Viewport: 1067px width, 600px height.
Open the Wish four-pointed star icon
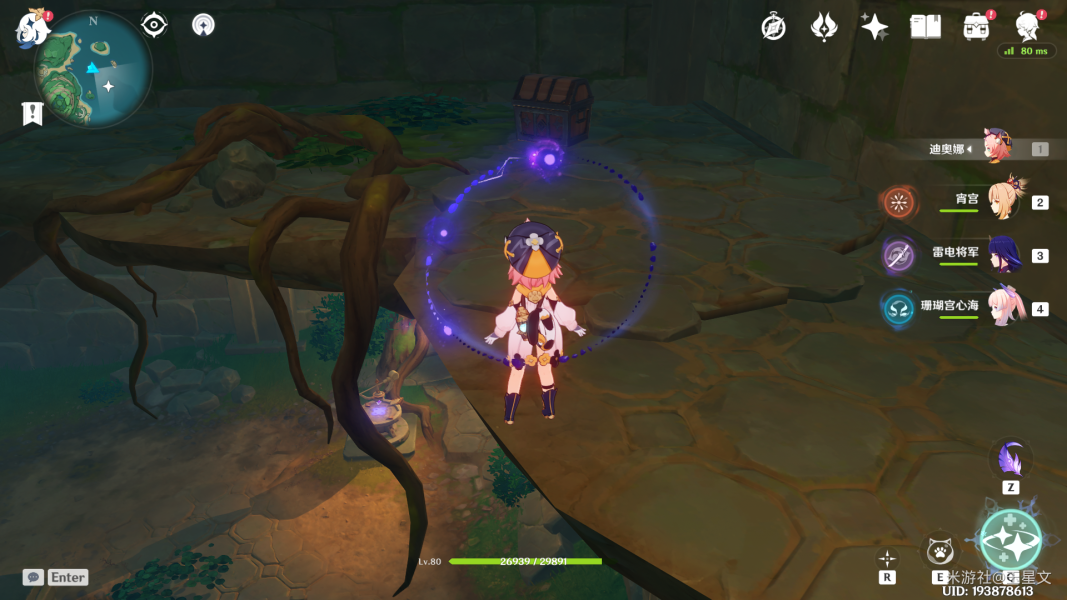(x=875, y=27)
